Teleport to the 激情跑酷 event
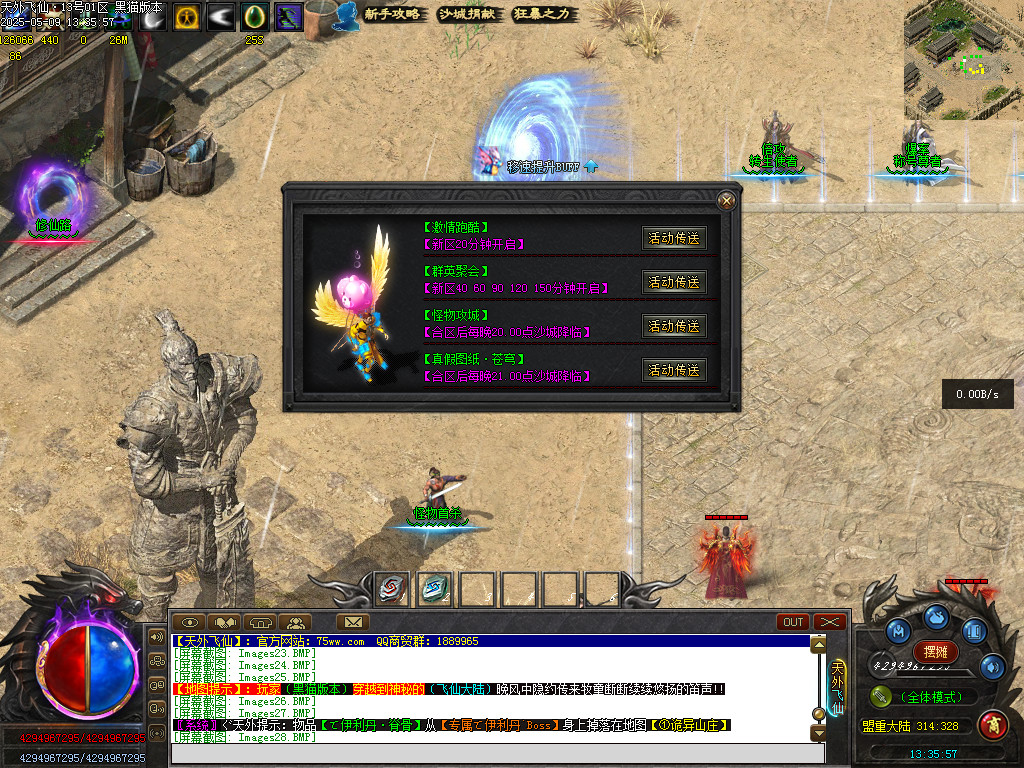This screenshot has height=768, width=1024. pos(674,238)
